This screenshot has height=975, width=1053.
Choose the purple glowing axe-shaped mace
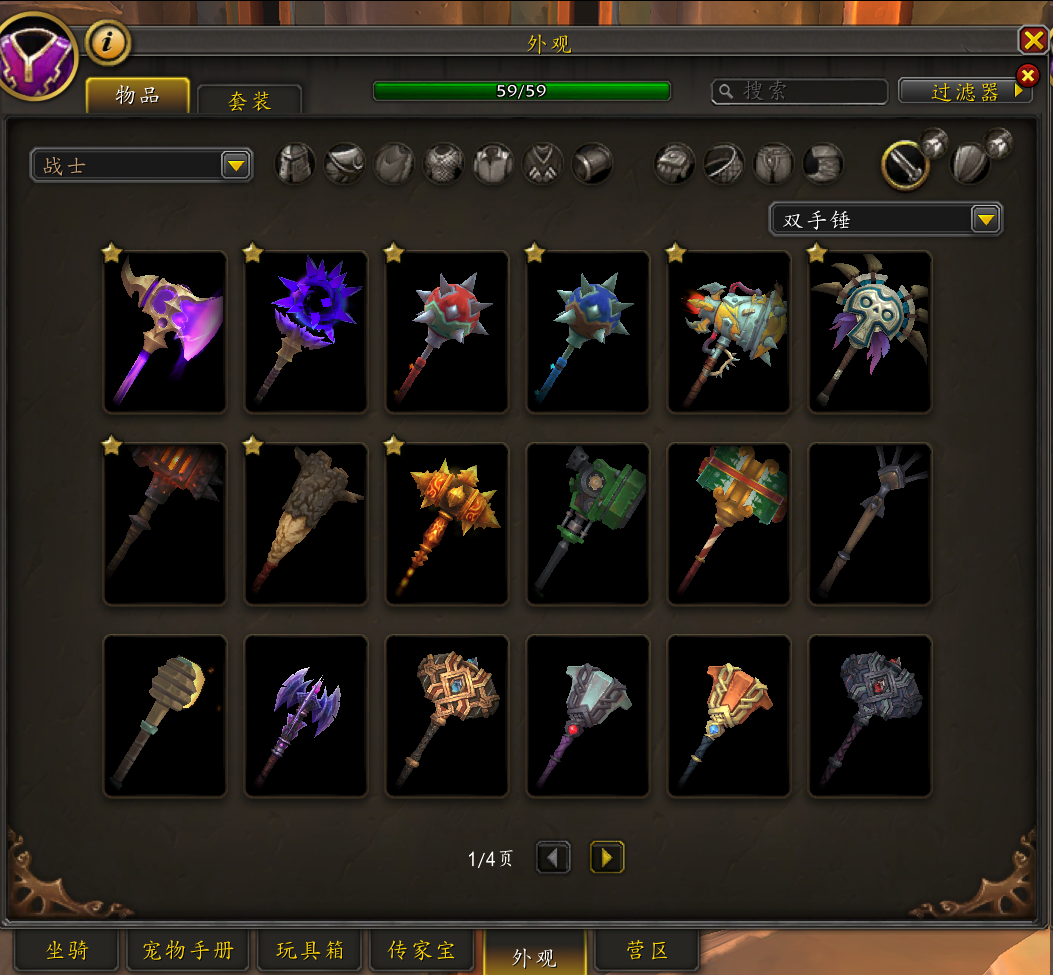pos(165,331)
